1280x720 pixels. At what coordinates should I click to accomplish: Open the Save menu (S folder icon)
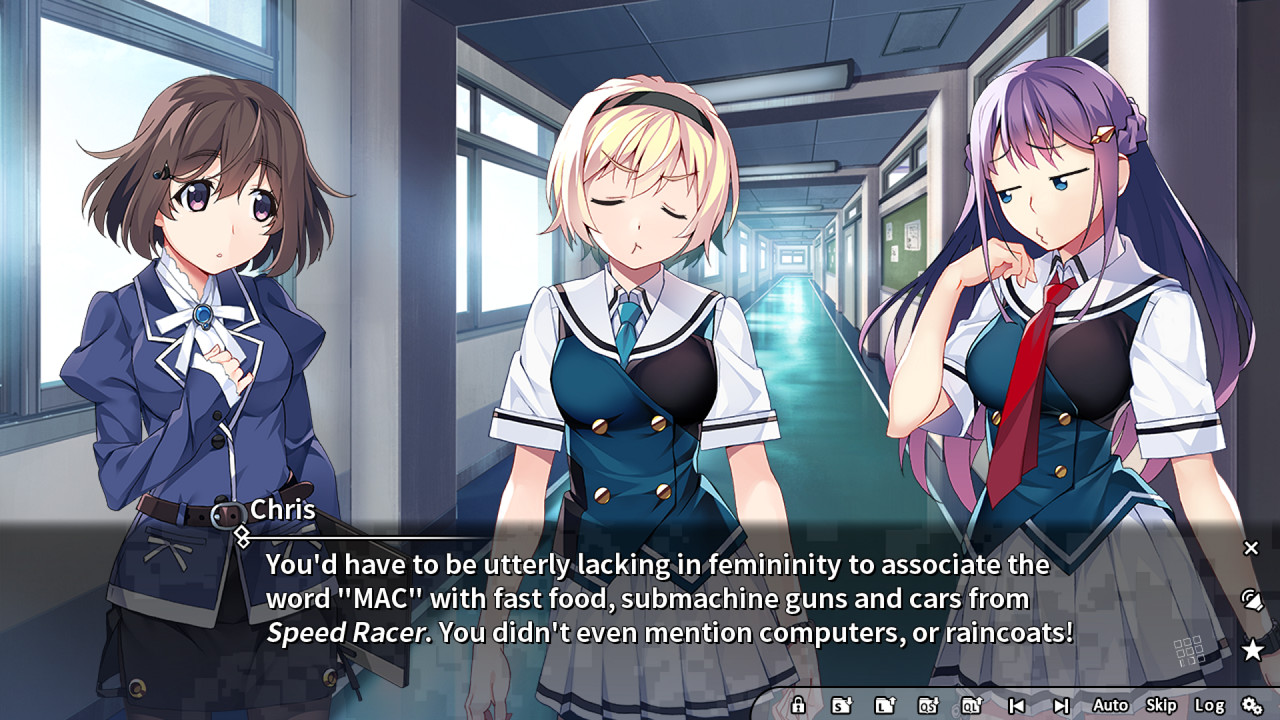842,705
